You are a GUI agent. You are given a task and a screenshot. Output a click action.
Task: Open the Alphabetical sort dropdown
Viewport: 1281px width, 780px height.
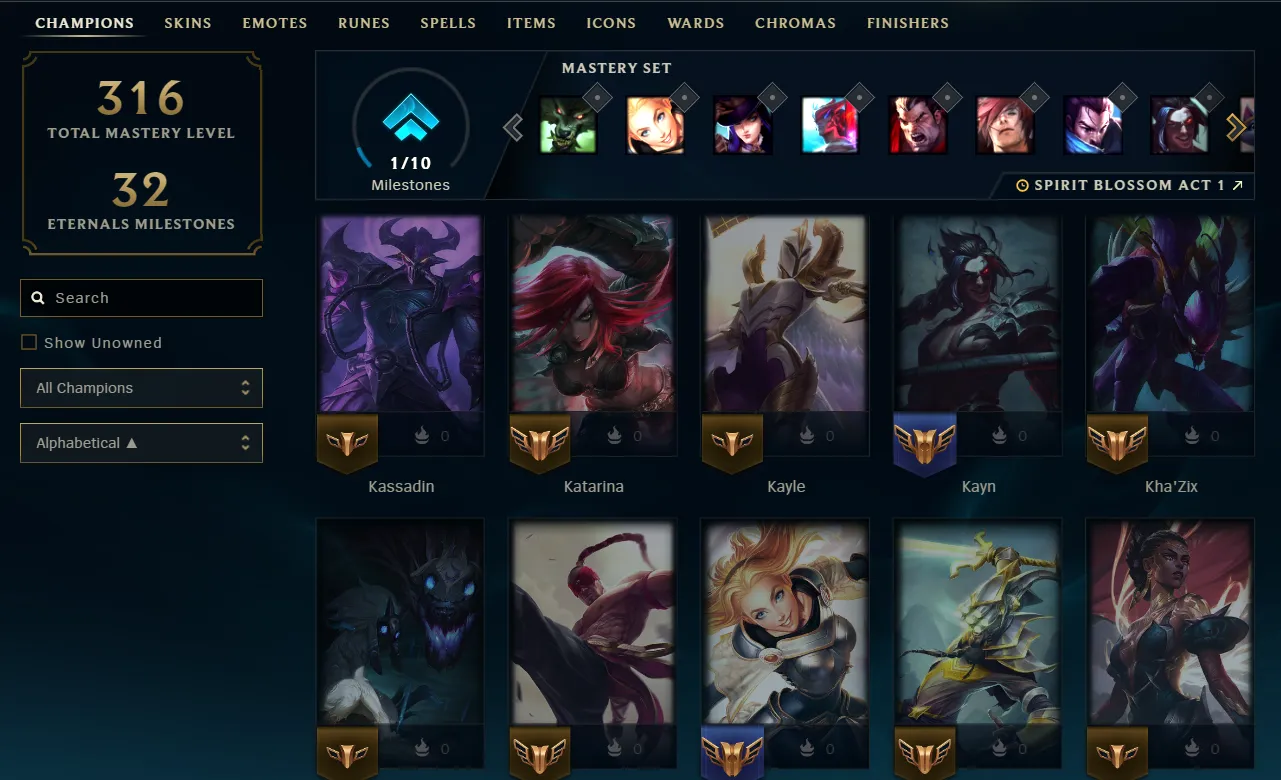pos(141,443)
